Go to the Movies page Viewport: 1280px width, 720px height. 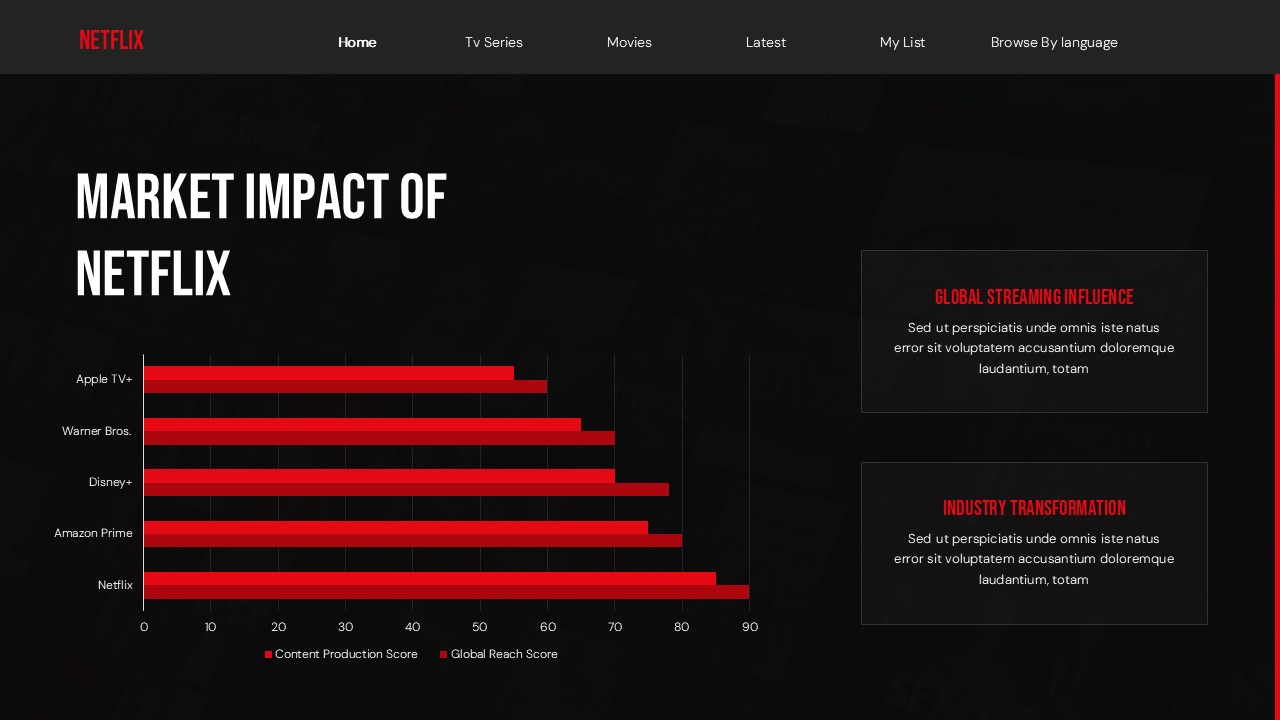(629, 42)
